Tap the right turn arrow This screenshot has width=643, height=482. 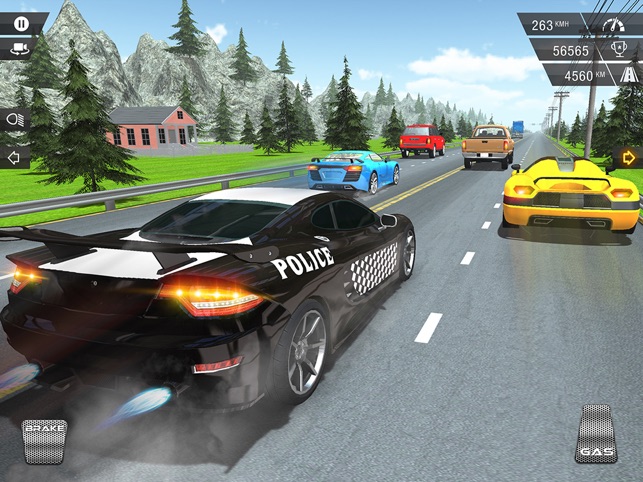629,157
